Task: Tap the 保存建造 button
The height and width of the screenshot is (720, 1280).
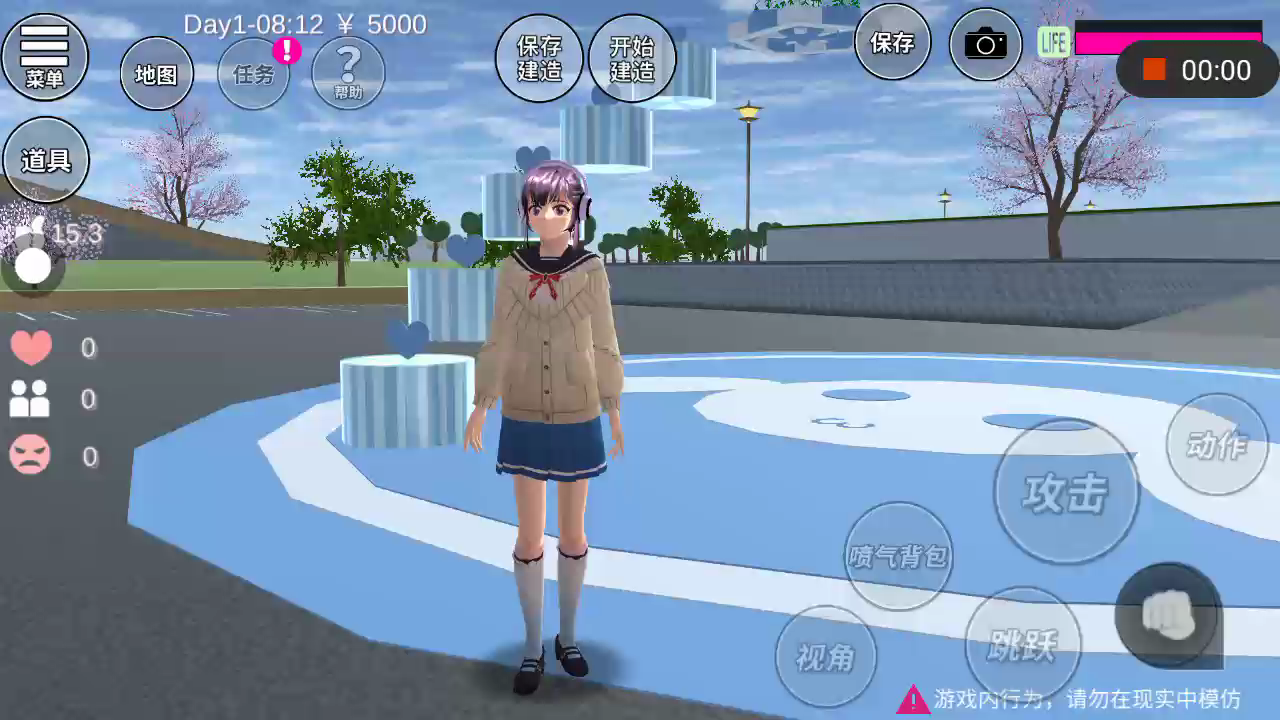Action: click(x=539, y=58)
